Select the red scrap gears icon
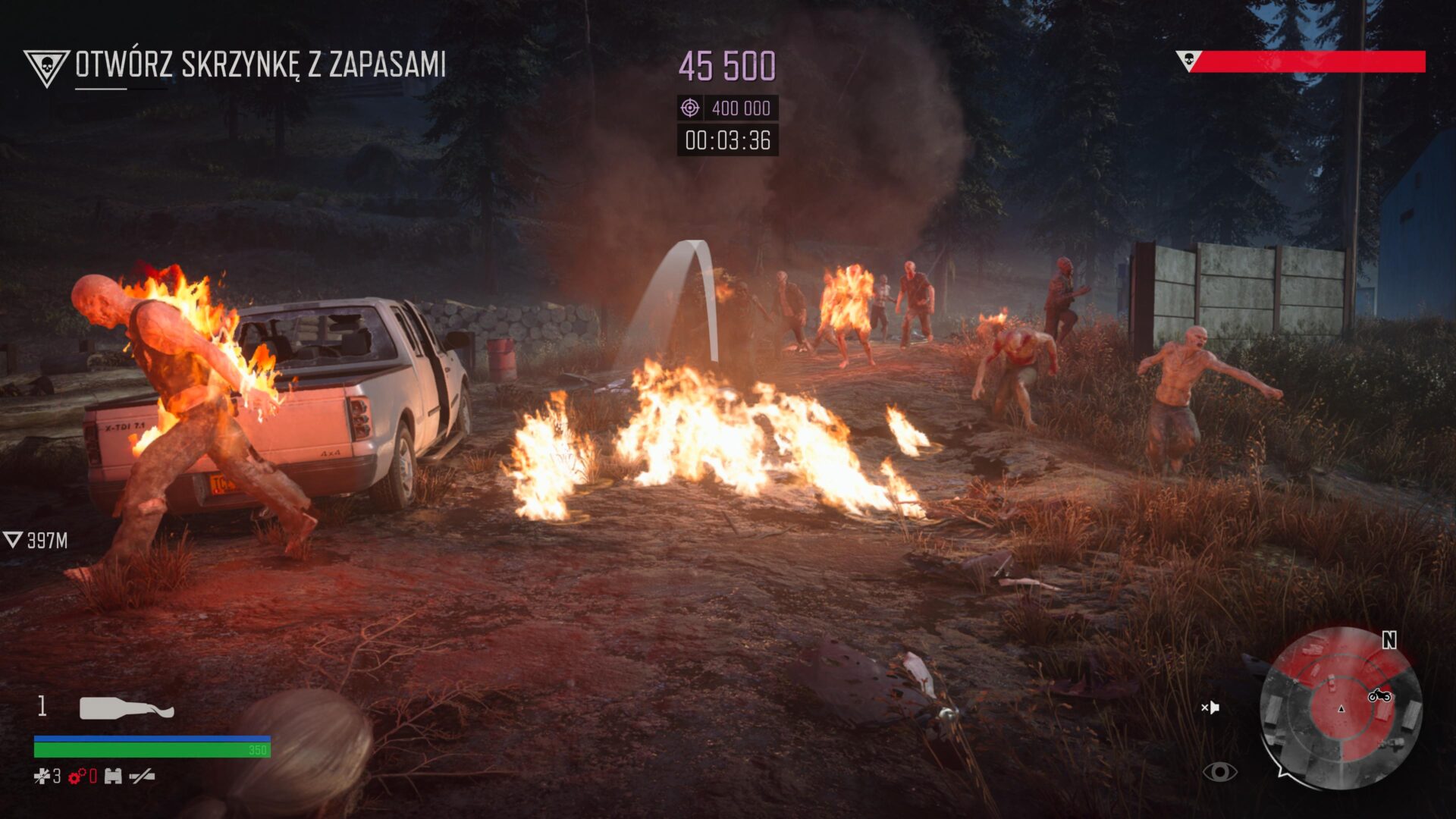The image size is (1456, 819). point(77,776)
